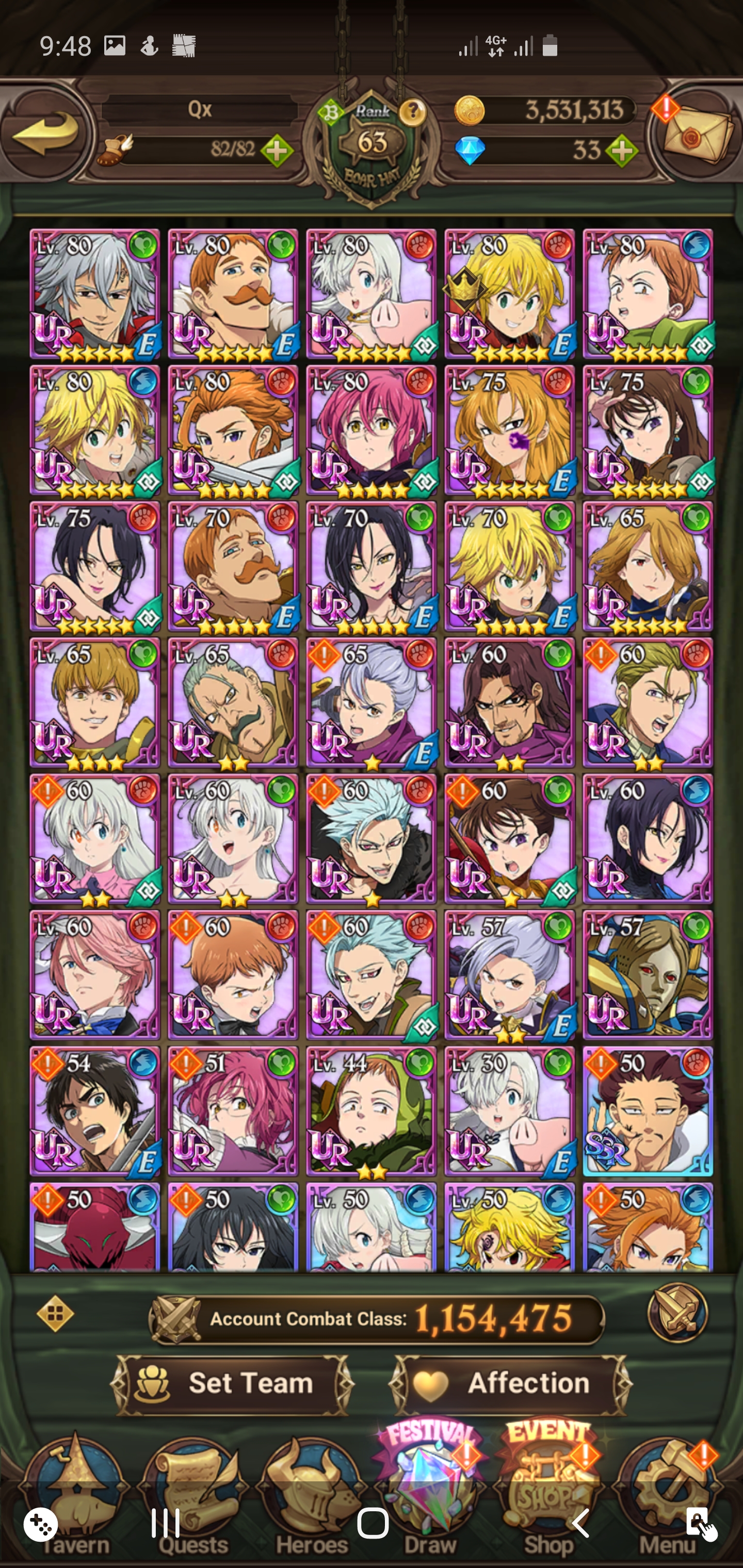This screenshot has width=743, height=1568.
Task: Tap the red exclamation alert above the mailbox
Action: 665,108
